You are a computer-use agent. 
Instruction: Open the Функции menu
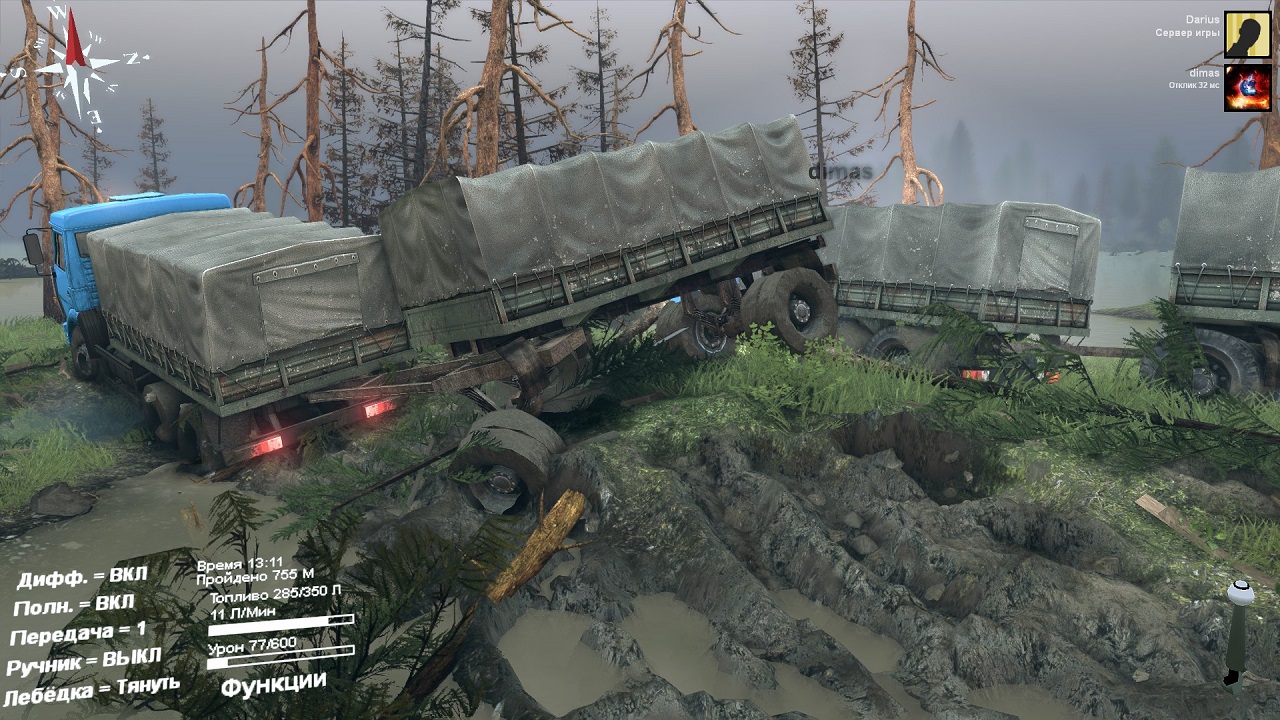pos(273,684)
